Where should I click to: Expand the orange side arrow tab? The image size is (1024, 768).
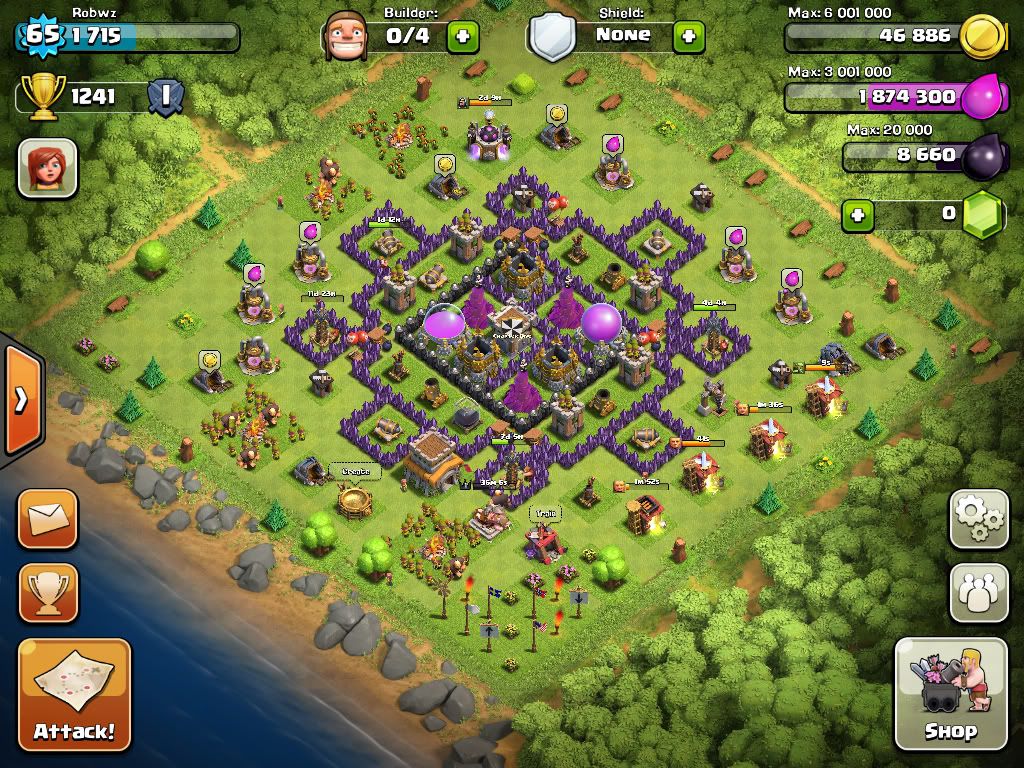(20, 400)
